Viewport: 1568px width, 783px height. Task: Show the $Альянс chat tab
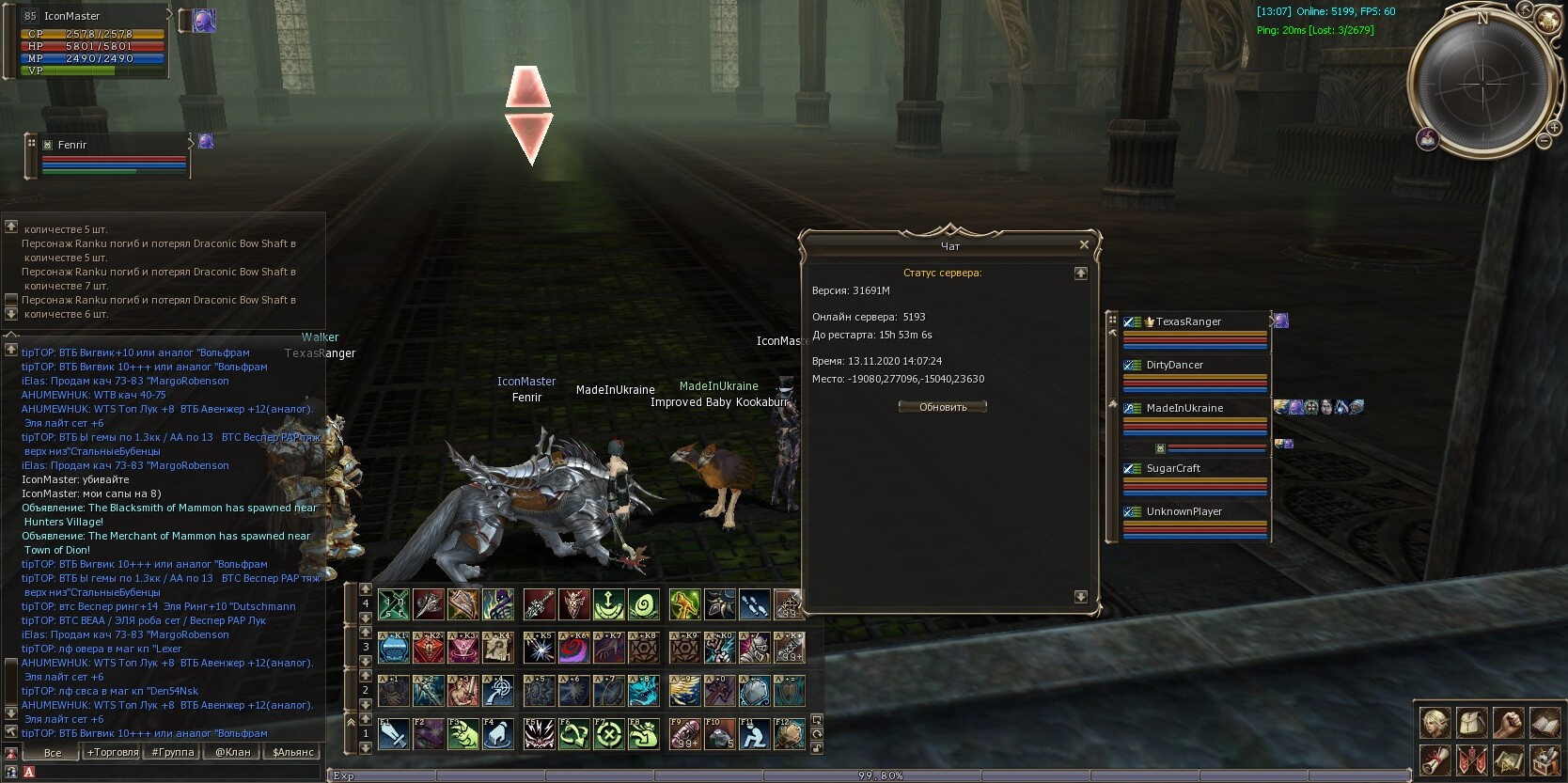(x=292, y=752)
